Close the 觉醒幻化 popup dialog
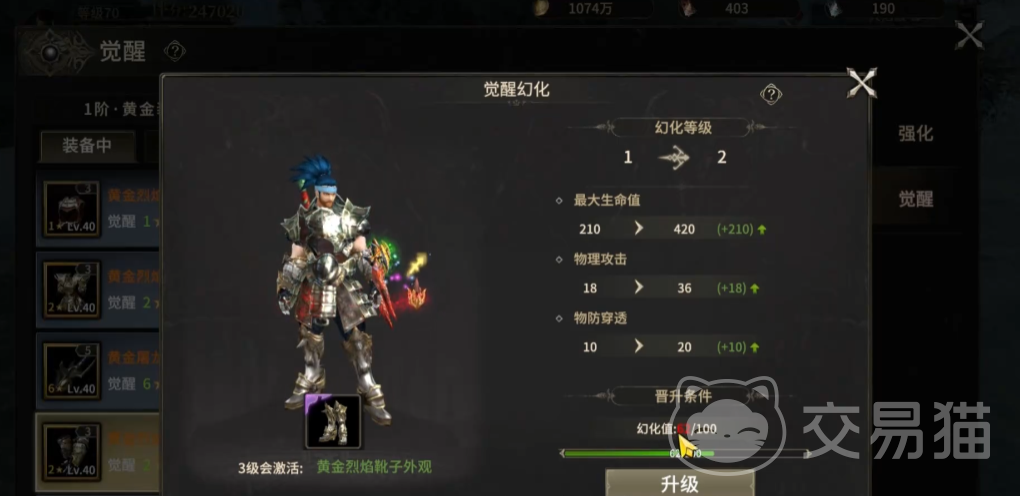Viewport: 1020px width, 496px height. (x=862, y=83)
